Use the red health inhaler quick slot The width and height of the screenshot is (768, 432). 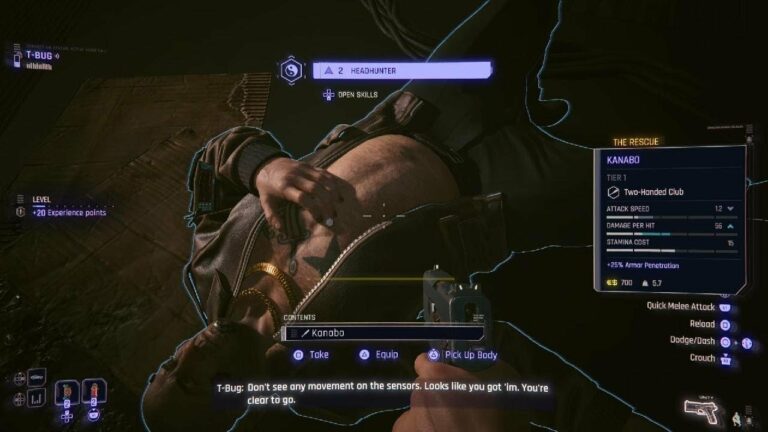92,390
